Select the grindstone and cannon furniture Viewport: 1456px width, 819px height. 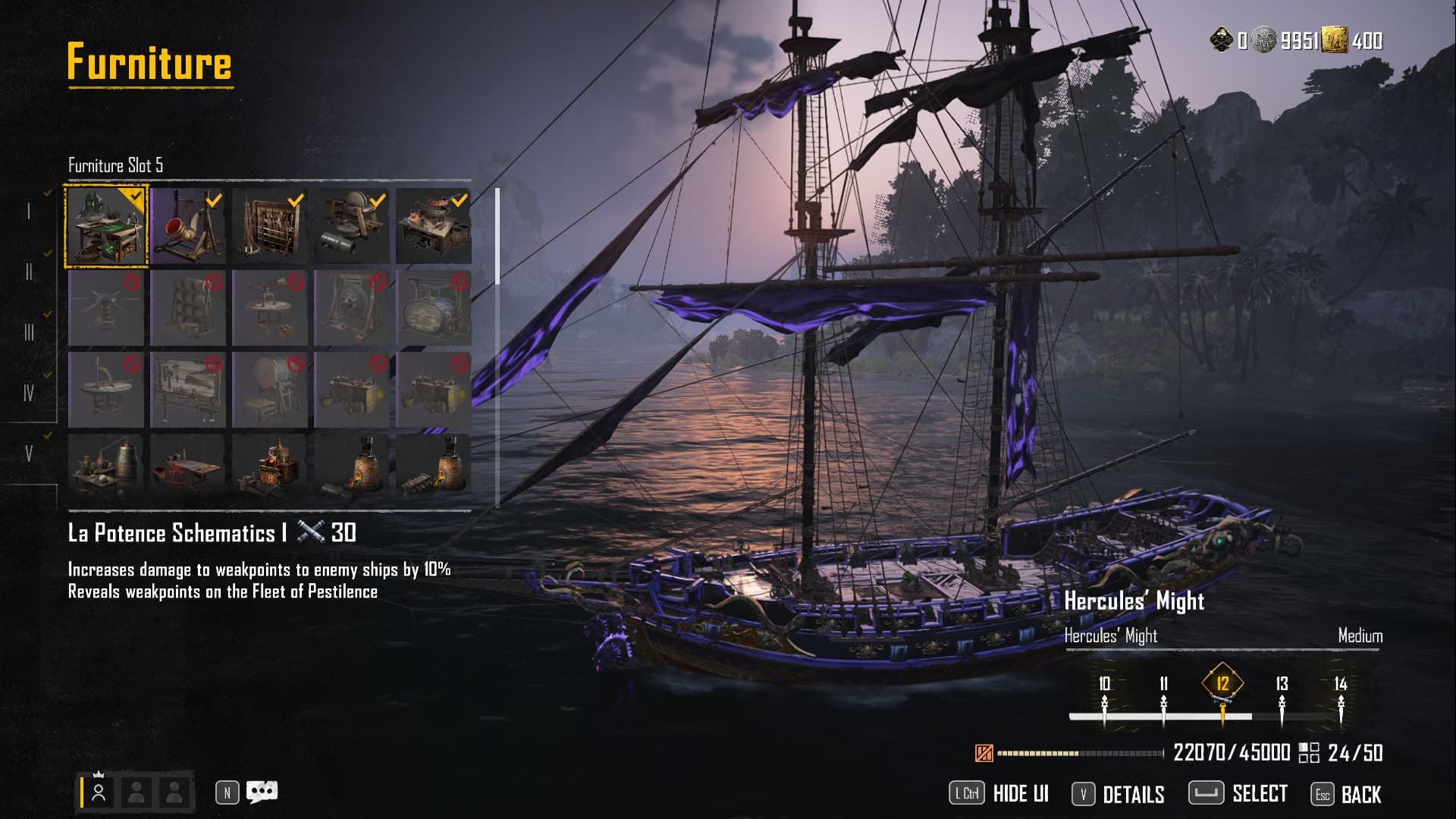click(x=352, y=226)
